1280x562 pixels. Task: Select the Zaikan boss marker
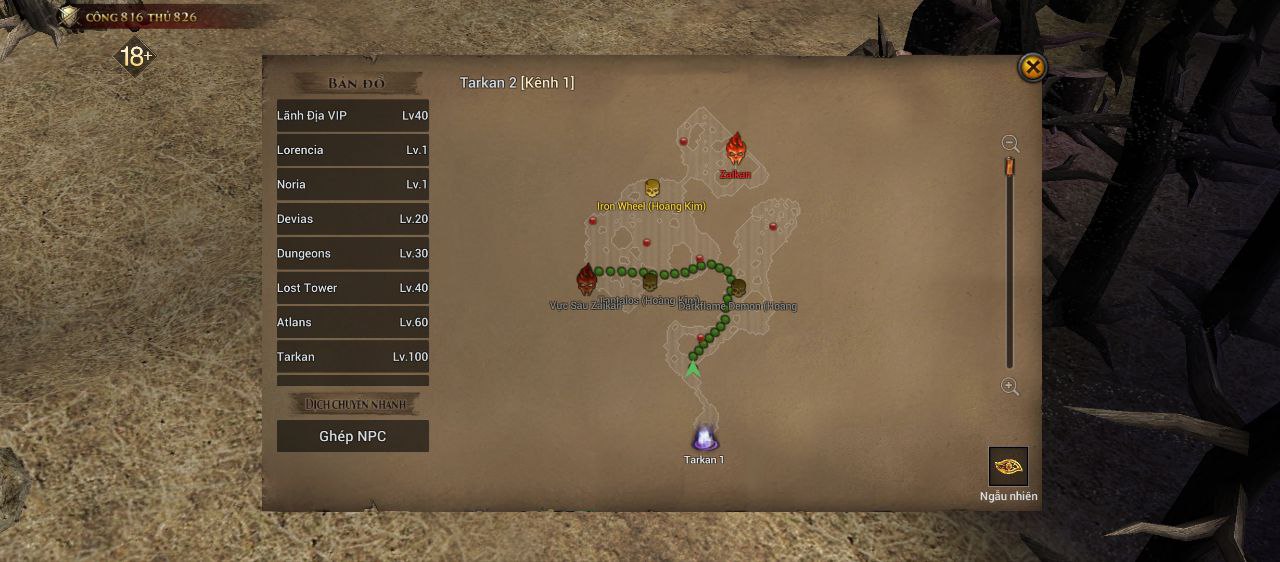(736, 151)
